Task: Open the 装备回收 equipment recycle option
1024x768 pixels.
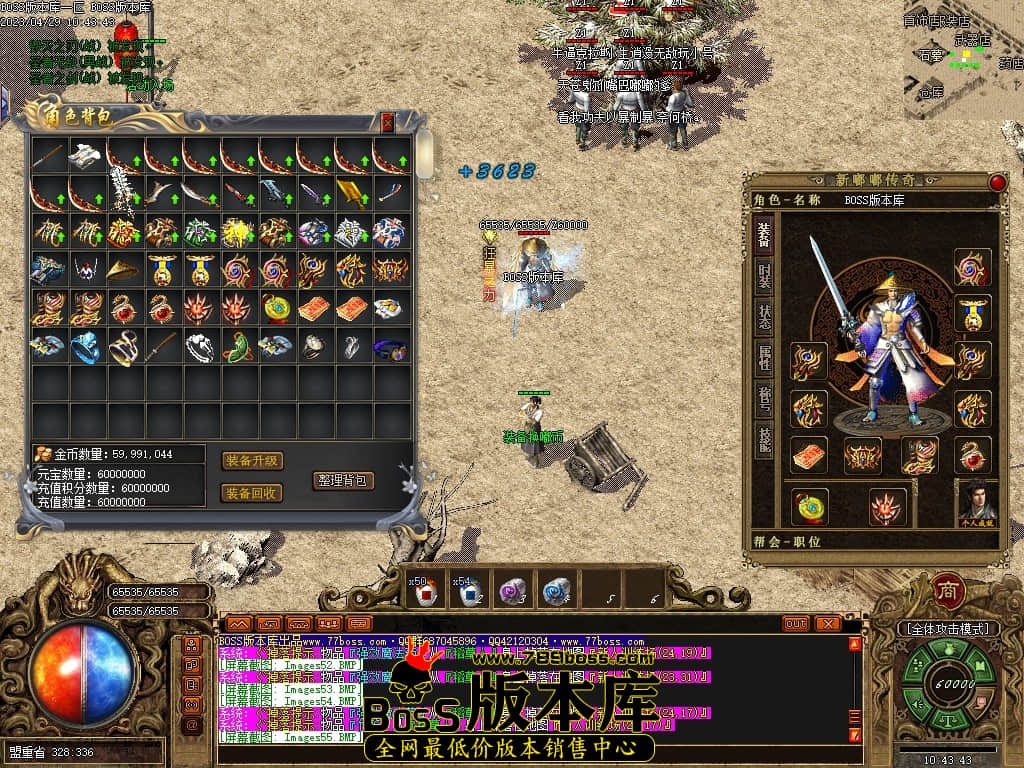Action: [252, 493]
